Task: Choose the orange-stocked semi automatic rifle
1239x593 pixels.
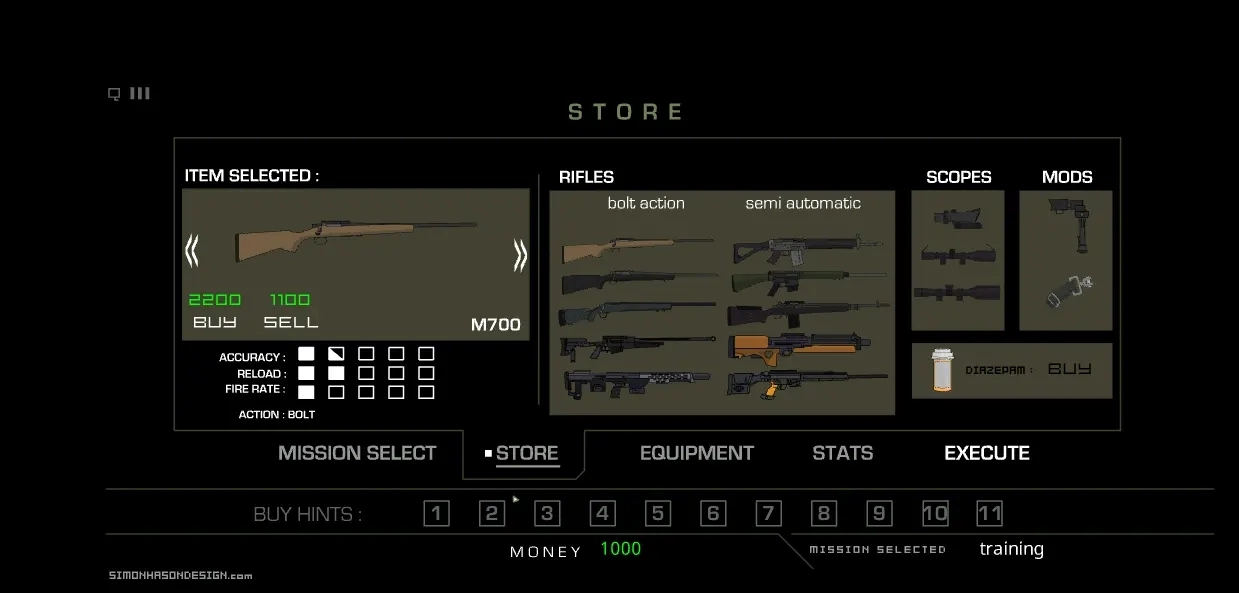Action: point(807,345)
